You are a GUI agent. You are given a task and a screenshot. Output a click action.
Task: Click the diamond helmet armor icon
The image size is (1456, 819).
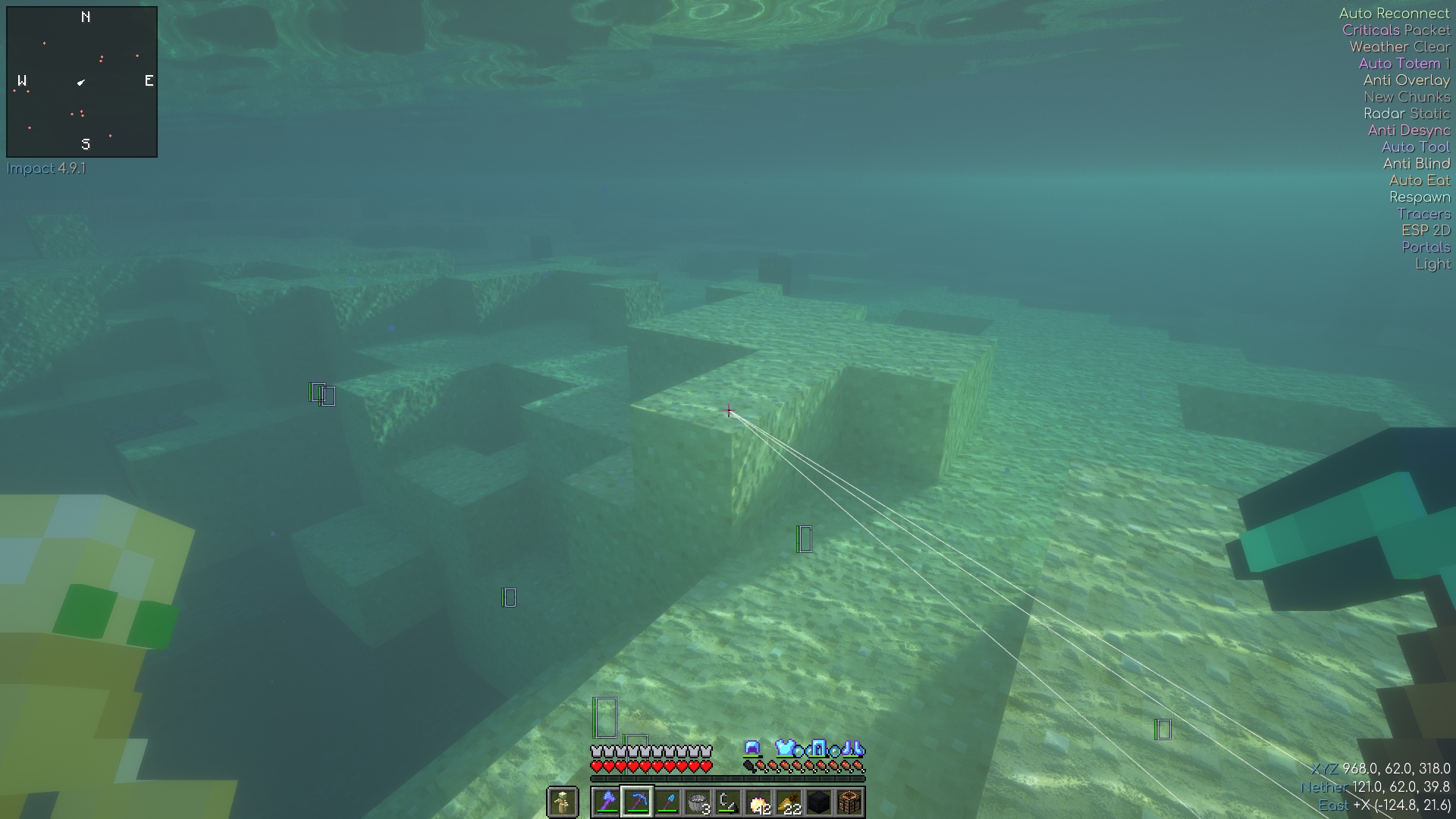click(752, 748)
